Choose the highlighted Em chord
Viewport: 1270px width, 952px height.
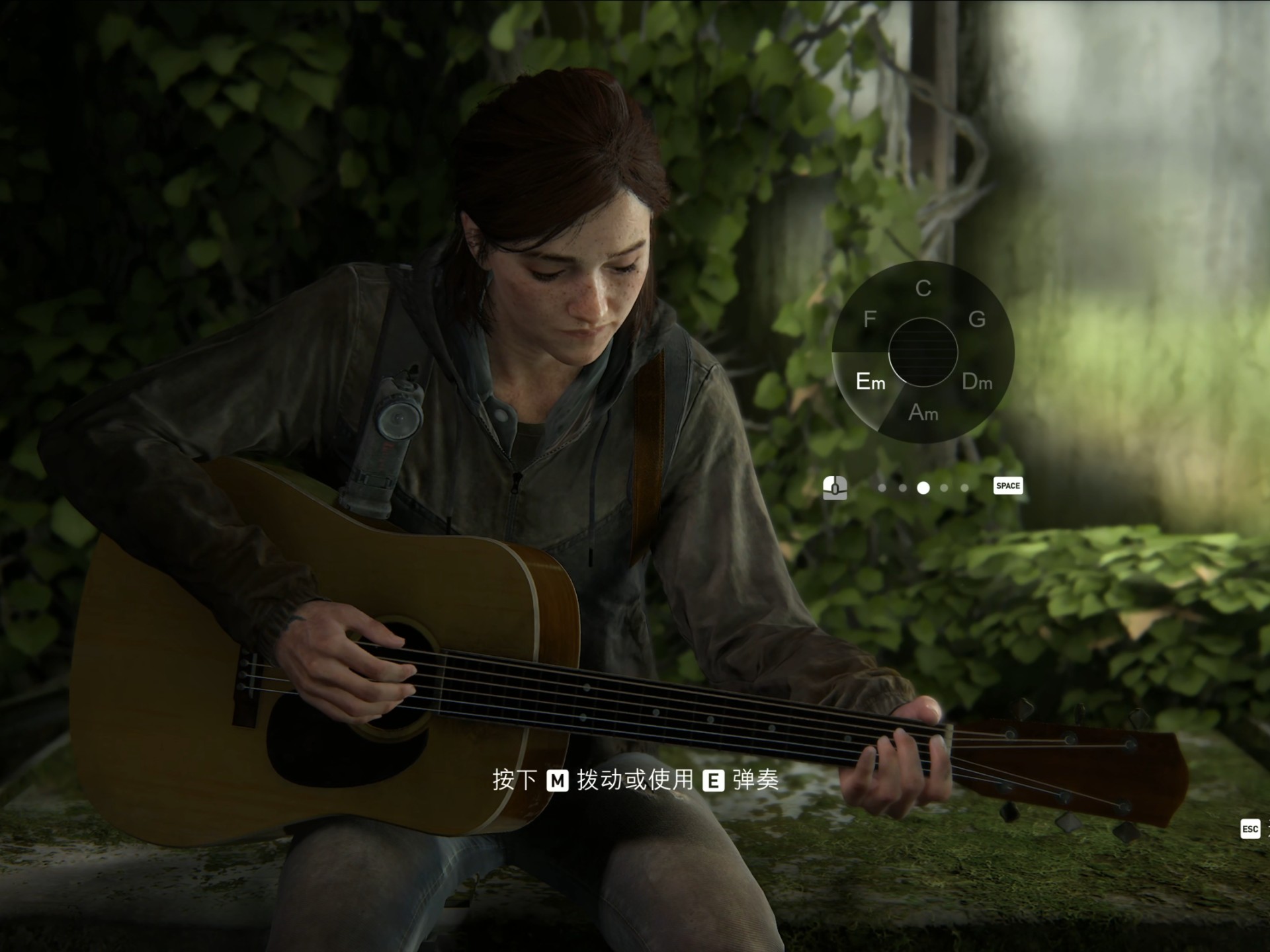point(869,381)
